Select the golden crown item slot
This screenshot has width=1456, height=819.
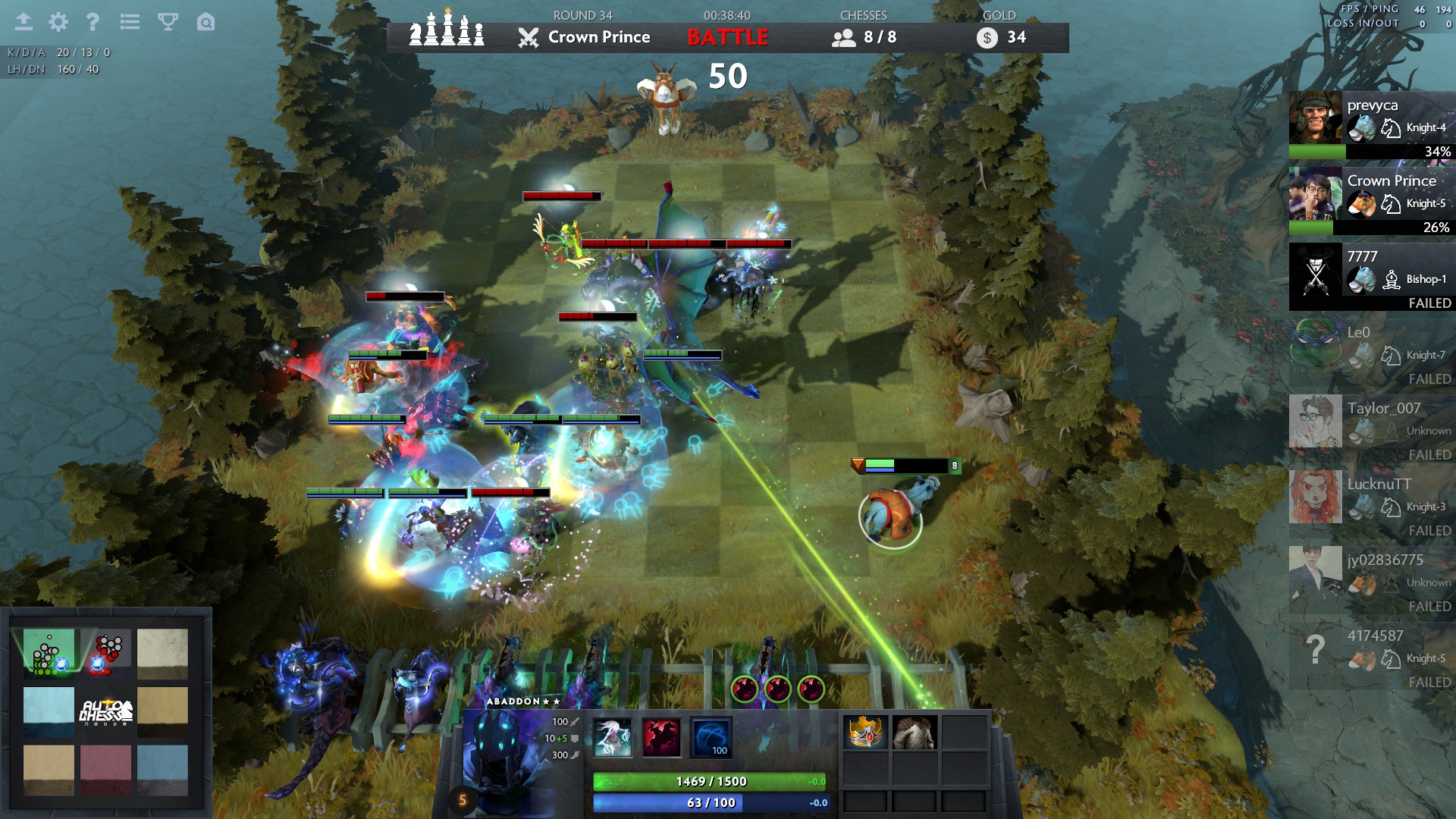pyautogui.click(x=865, y=733)
